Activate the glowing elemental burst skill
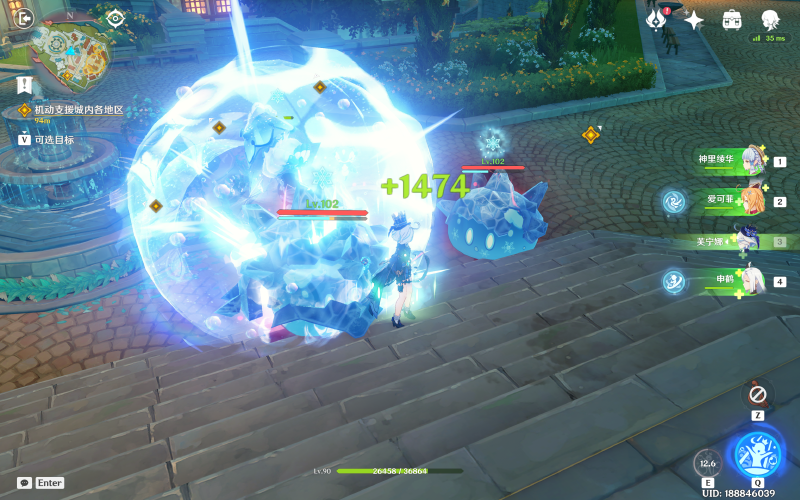 757,454
